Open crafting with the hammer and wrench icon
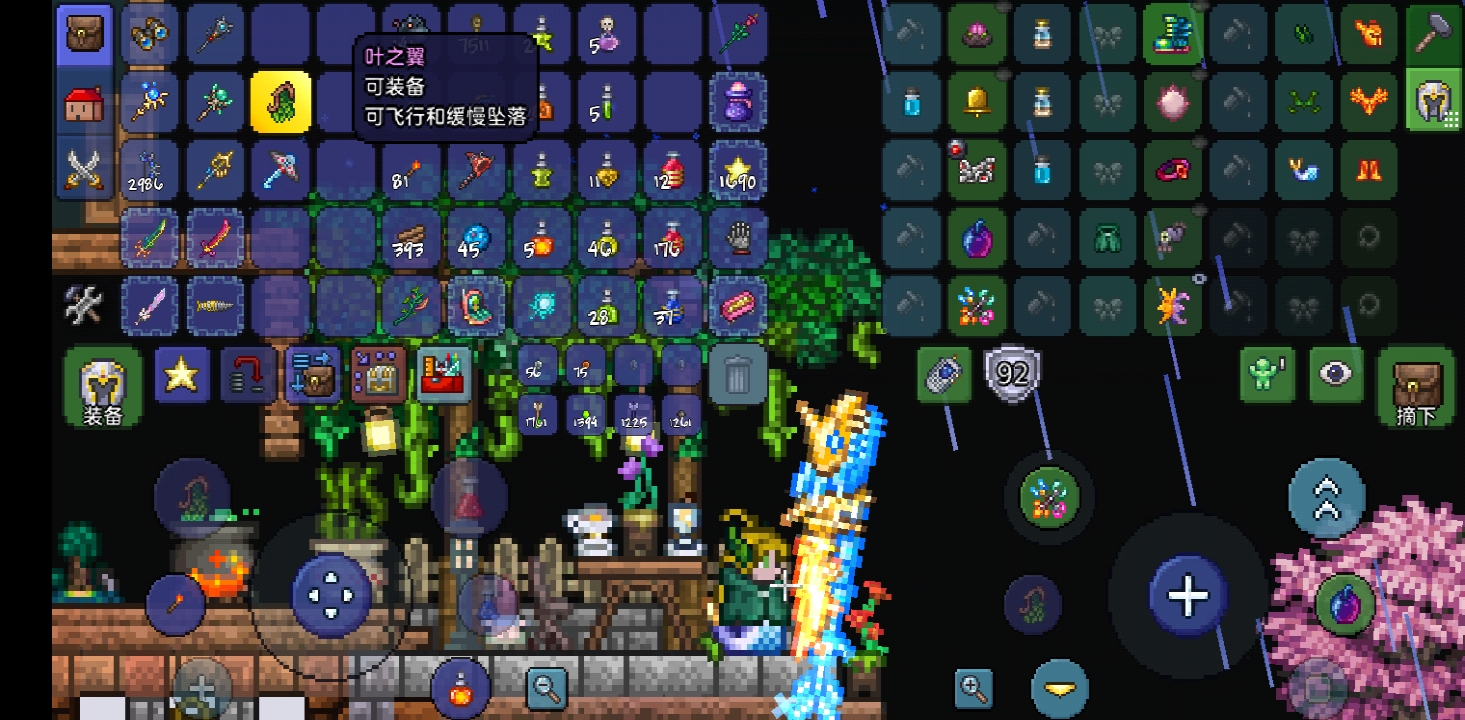This screenshot has width=1465, height=720. click(x=85, y=304)
